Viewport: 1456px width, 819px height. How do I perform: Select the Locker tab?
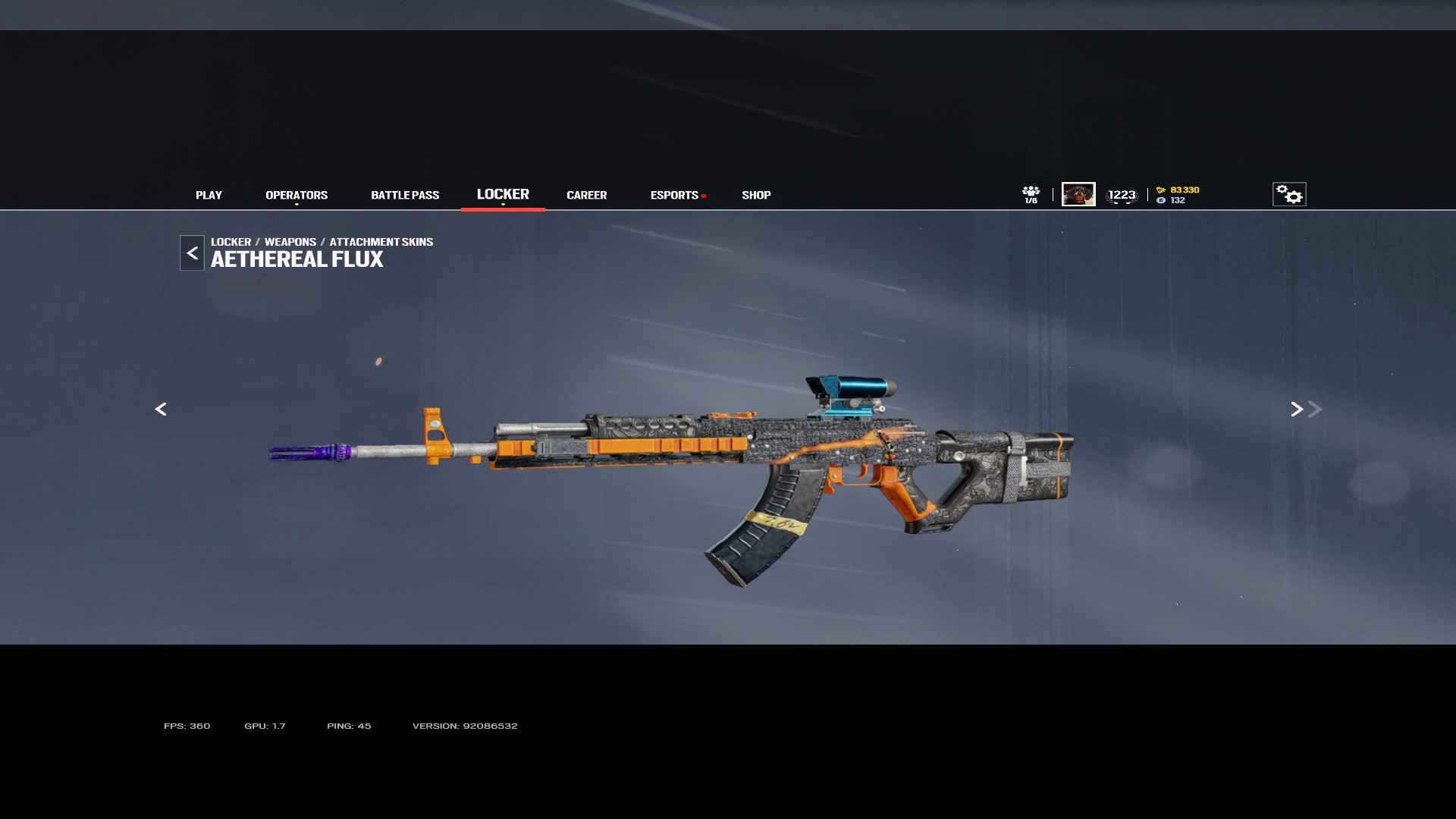[x=503, y=194]
